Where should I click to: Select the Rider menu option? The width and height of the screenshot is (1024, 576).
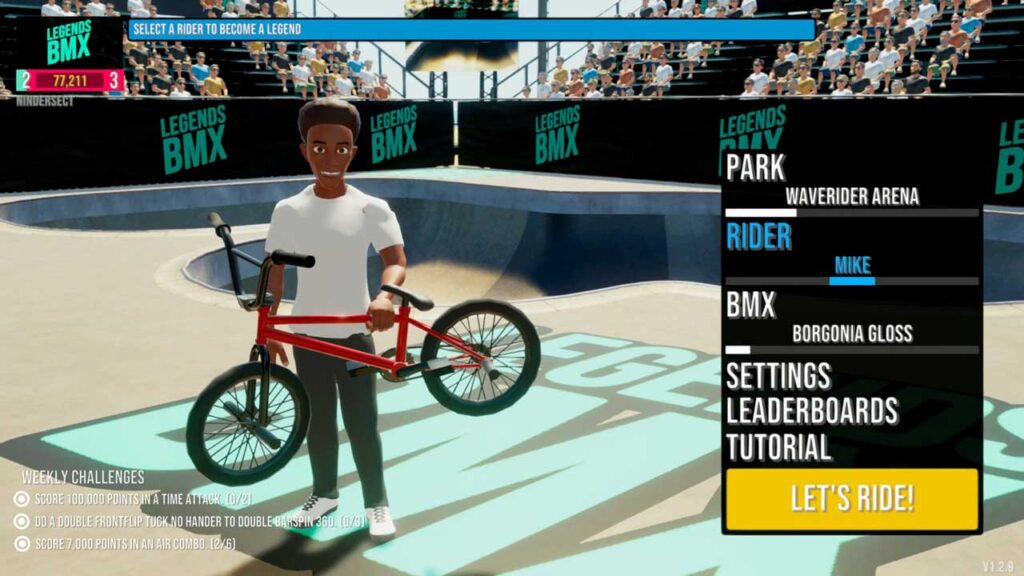[759, 237]
